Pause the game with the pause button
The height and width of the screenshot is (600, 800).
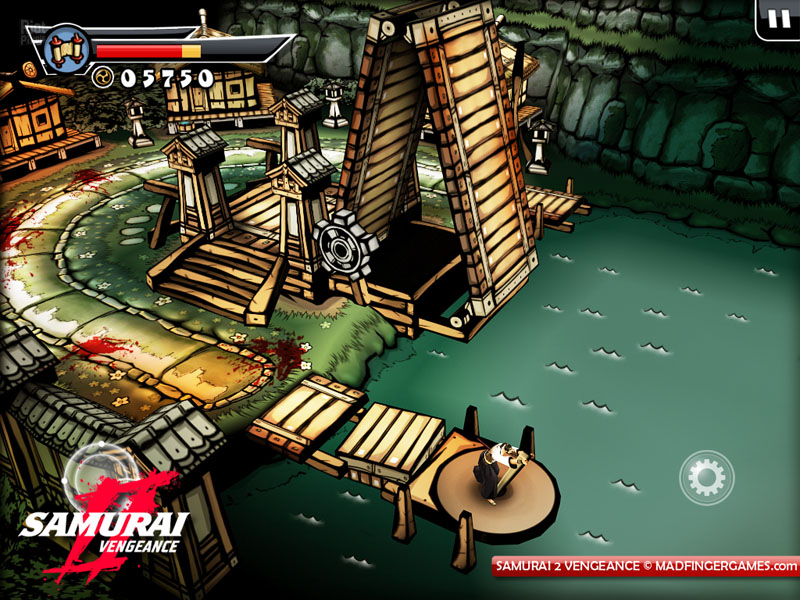coord(778,19)
